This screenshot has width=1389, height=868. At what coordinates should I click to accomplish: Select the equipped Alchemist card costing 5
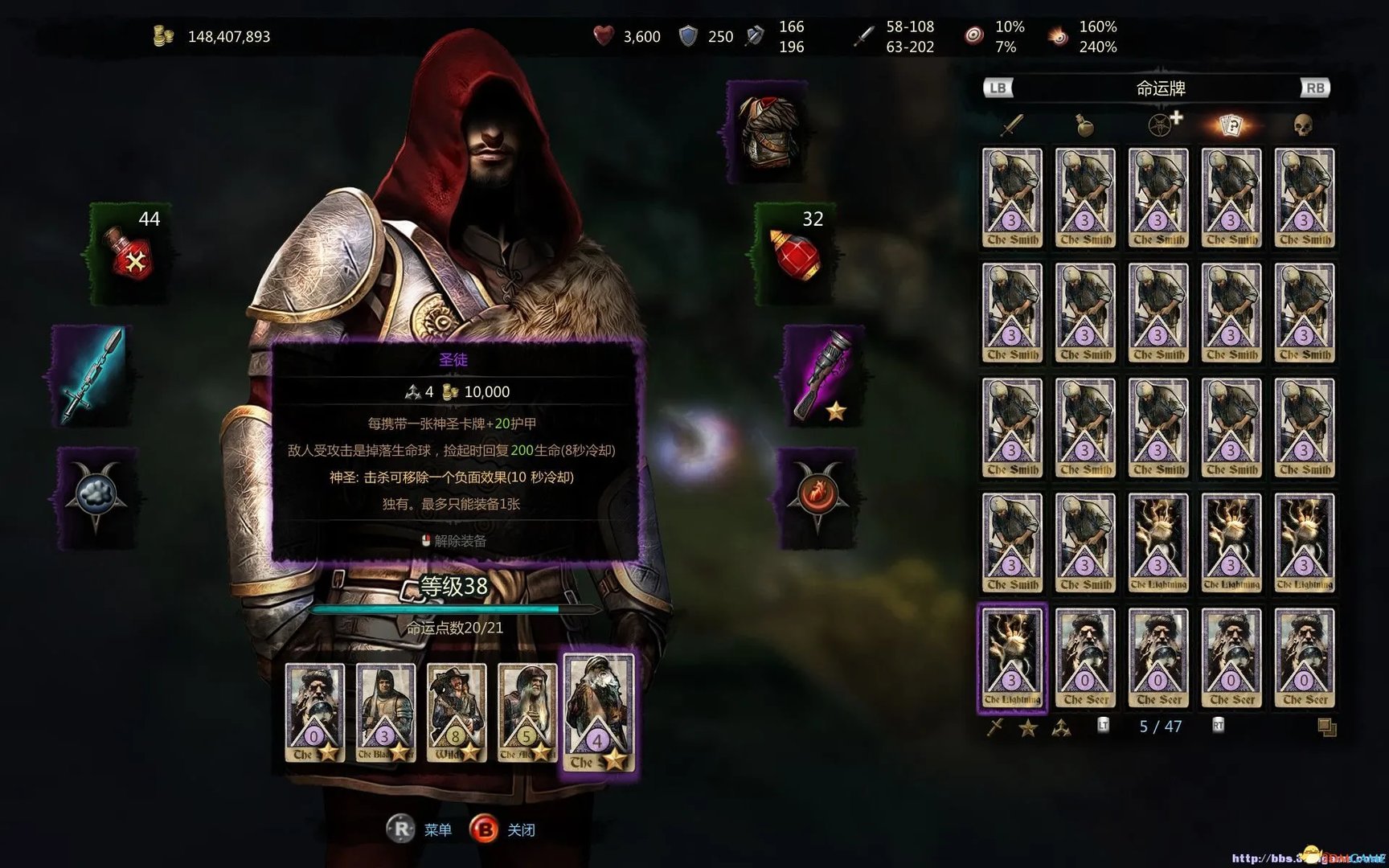(527, 713)
